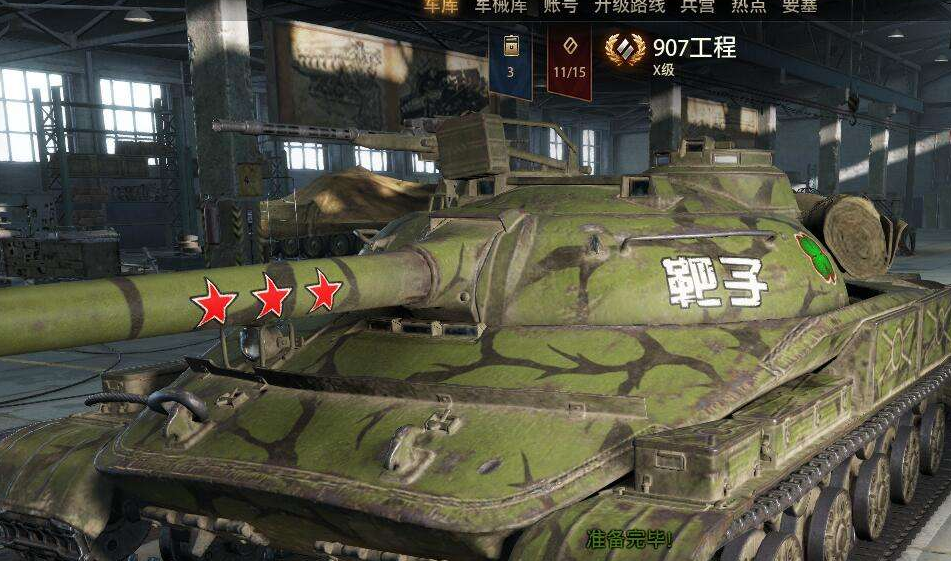The height and width of the screenshot is (561, 951).
Task: Switch to the 兵营 barracks tab
Action: coord(698,6)
